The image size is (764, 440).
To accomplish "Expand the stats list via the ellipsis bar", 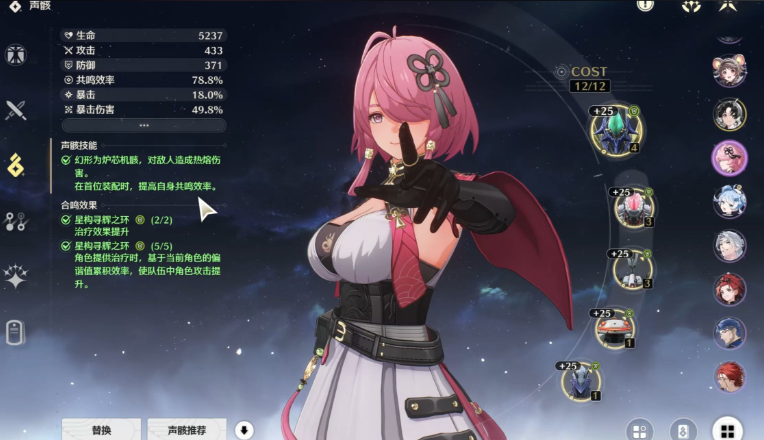I will pos(144,125).
